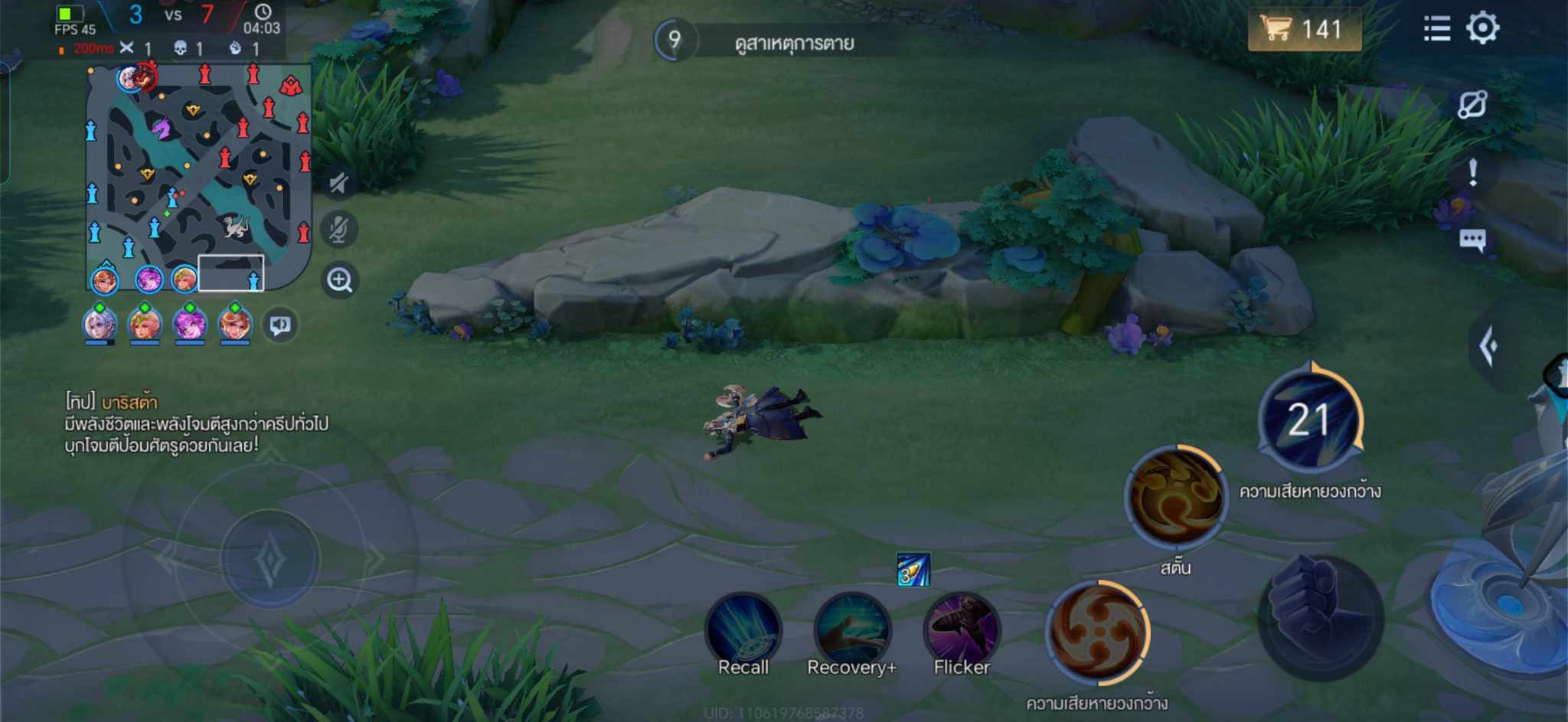Open the quick message button beside teammate portraits
The width and height of the screenshot is (1568, 722).
point(280,325)
